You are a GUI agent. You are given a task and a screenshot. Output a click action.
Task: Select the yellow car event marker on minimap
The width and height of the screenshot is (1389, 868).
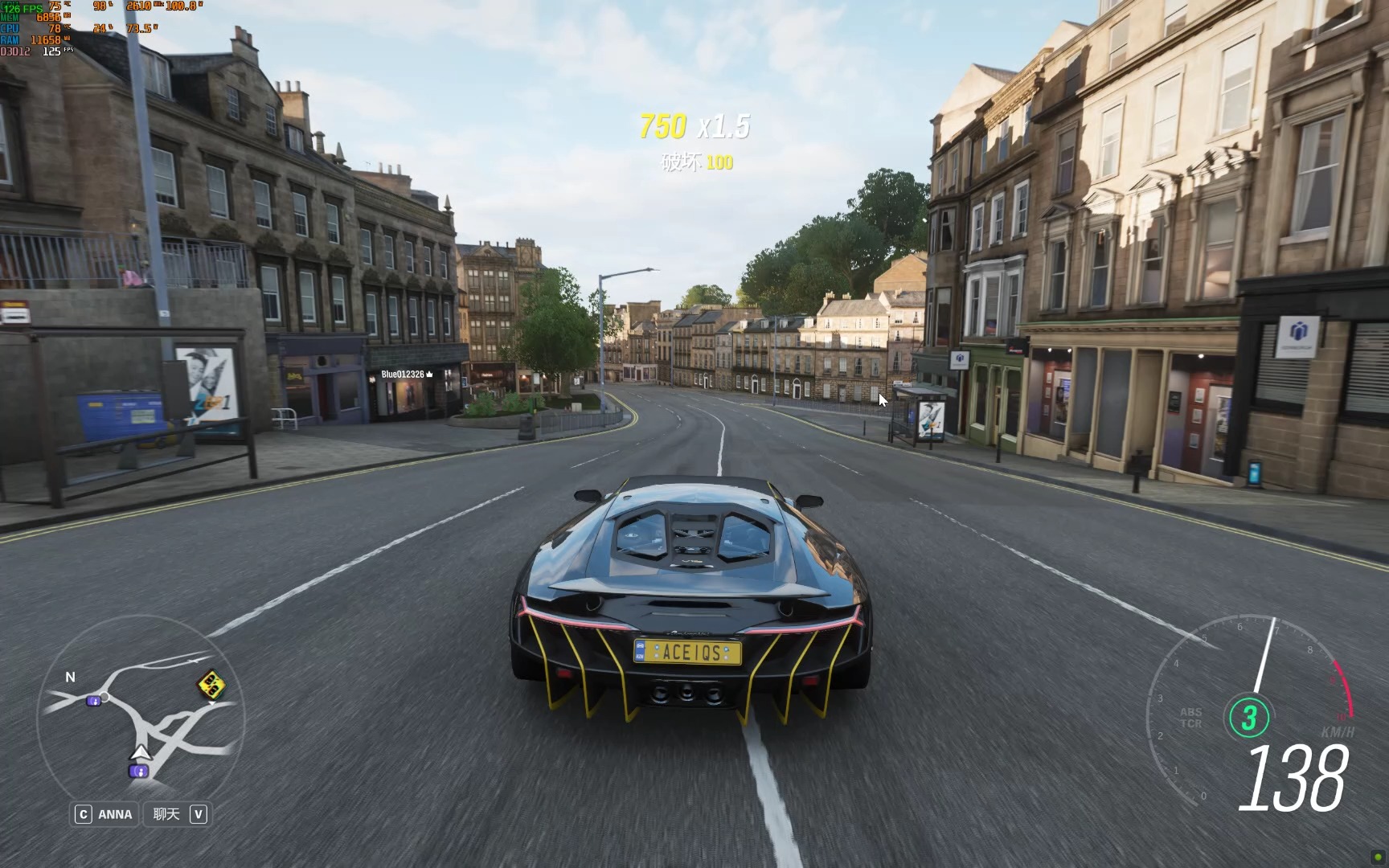pos(211,685)
